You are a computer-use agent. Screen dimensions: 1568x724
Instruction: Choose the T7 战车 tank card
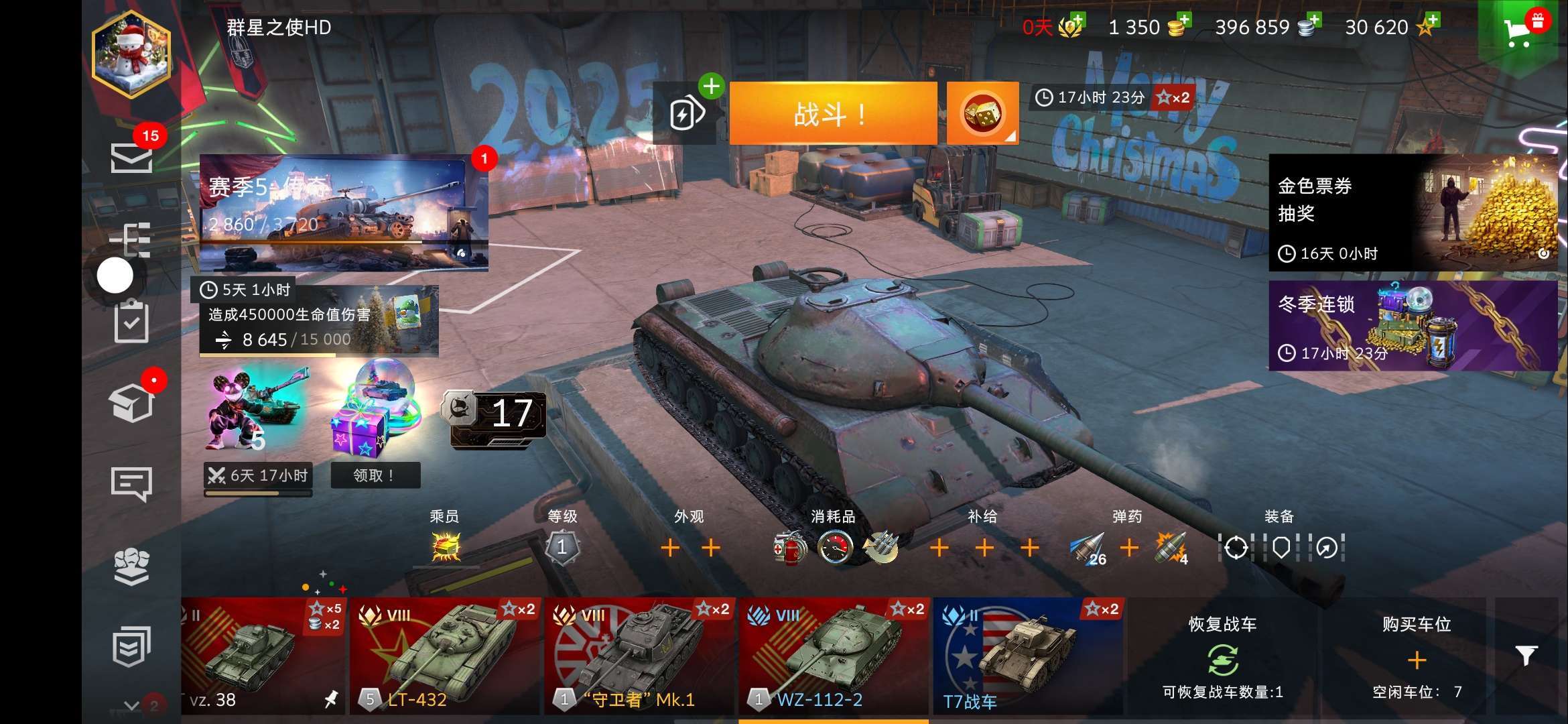1028,656
